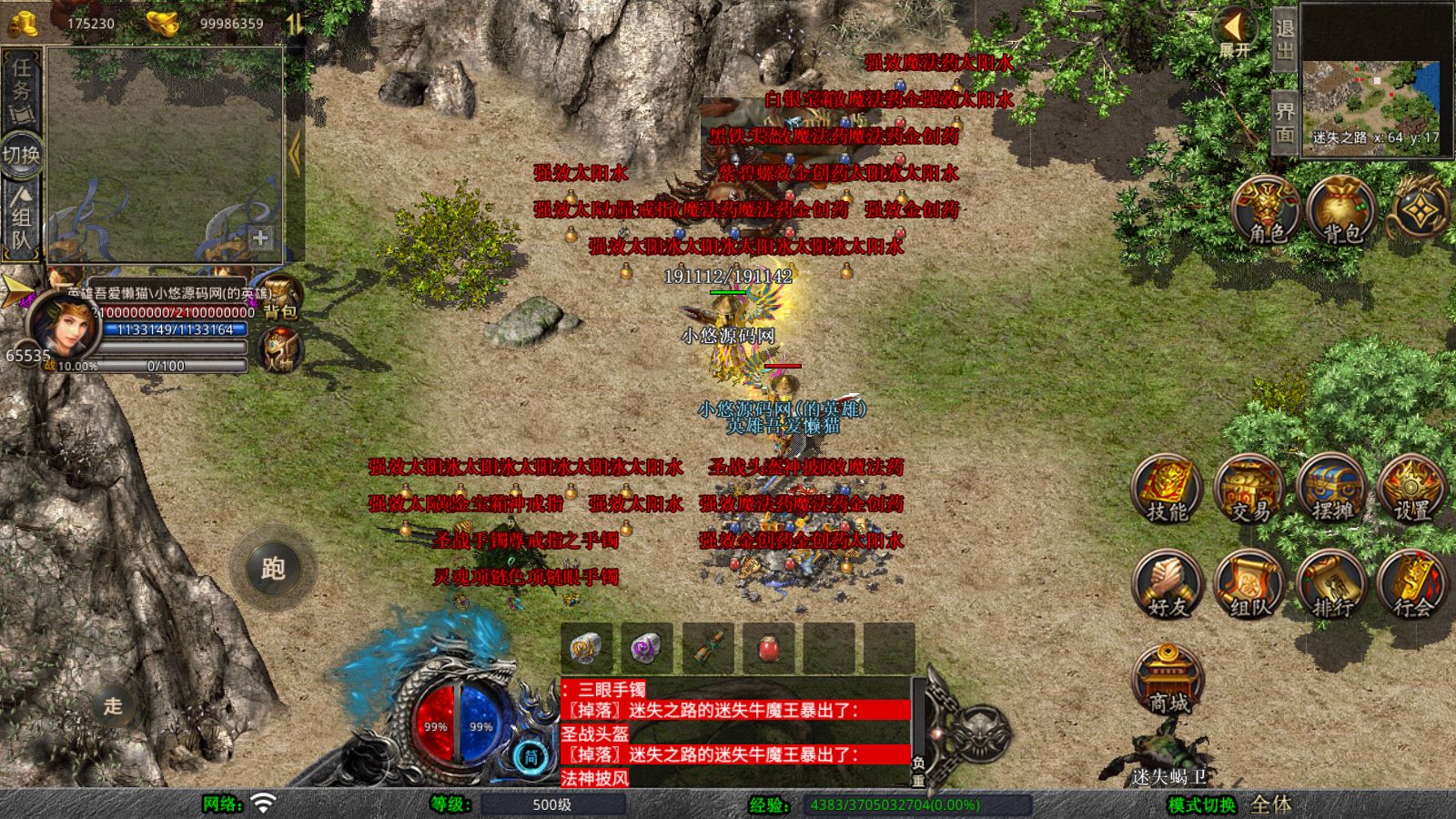Viewport: 1456px width, 819px height.
Task: Click the 切换 switch button
Action: tap(21, 155)
